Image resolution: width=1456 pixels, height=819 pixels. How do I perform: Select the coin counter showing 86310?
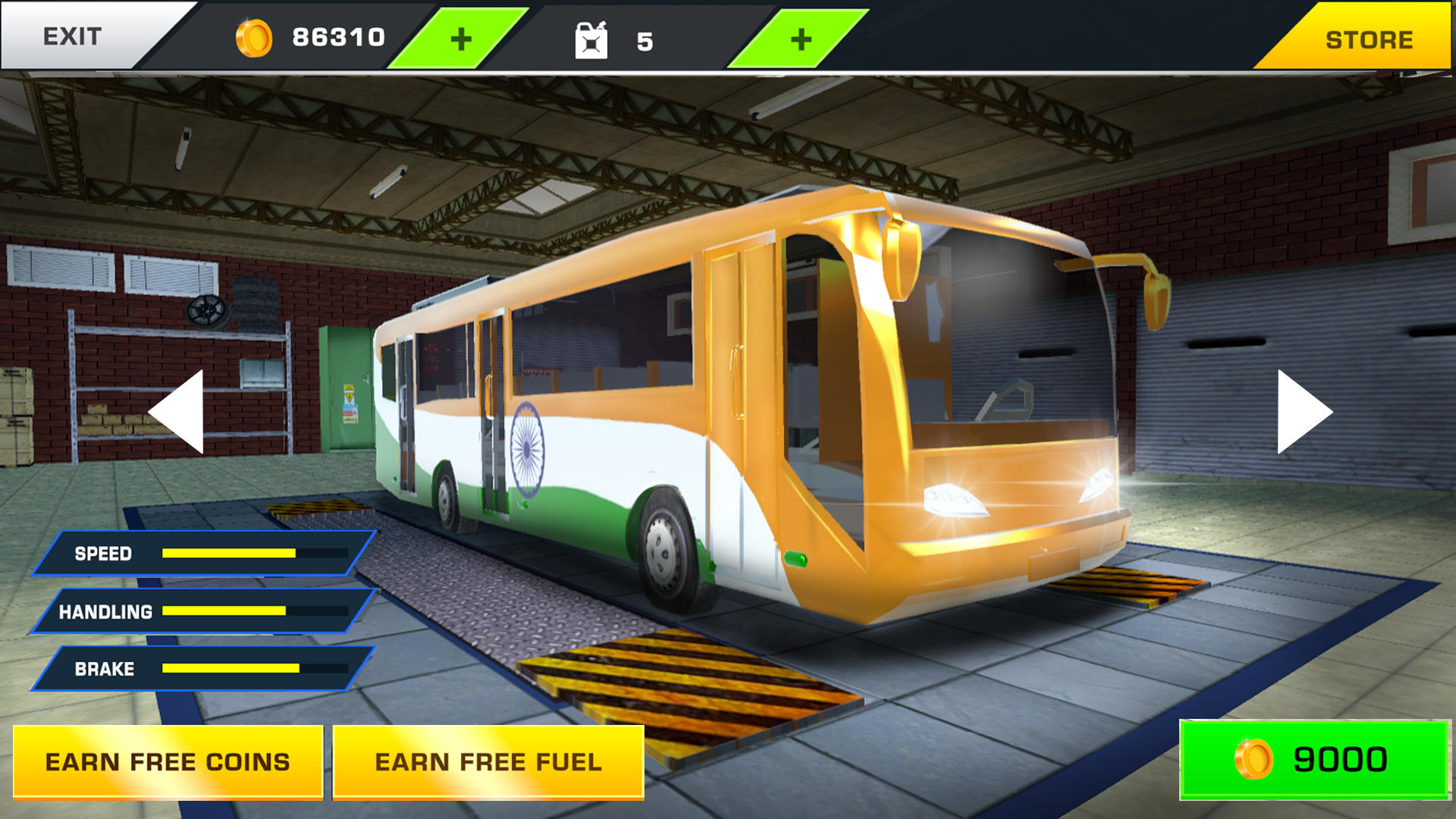337,34
